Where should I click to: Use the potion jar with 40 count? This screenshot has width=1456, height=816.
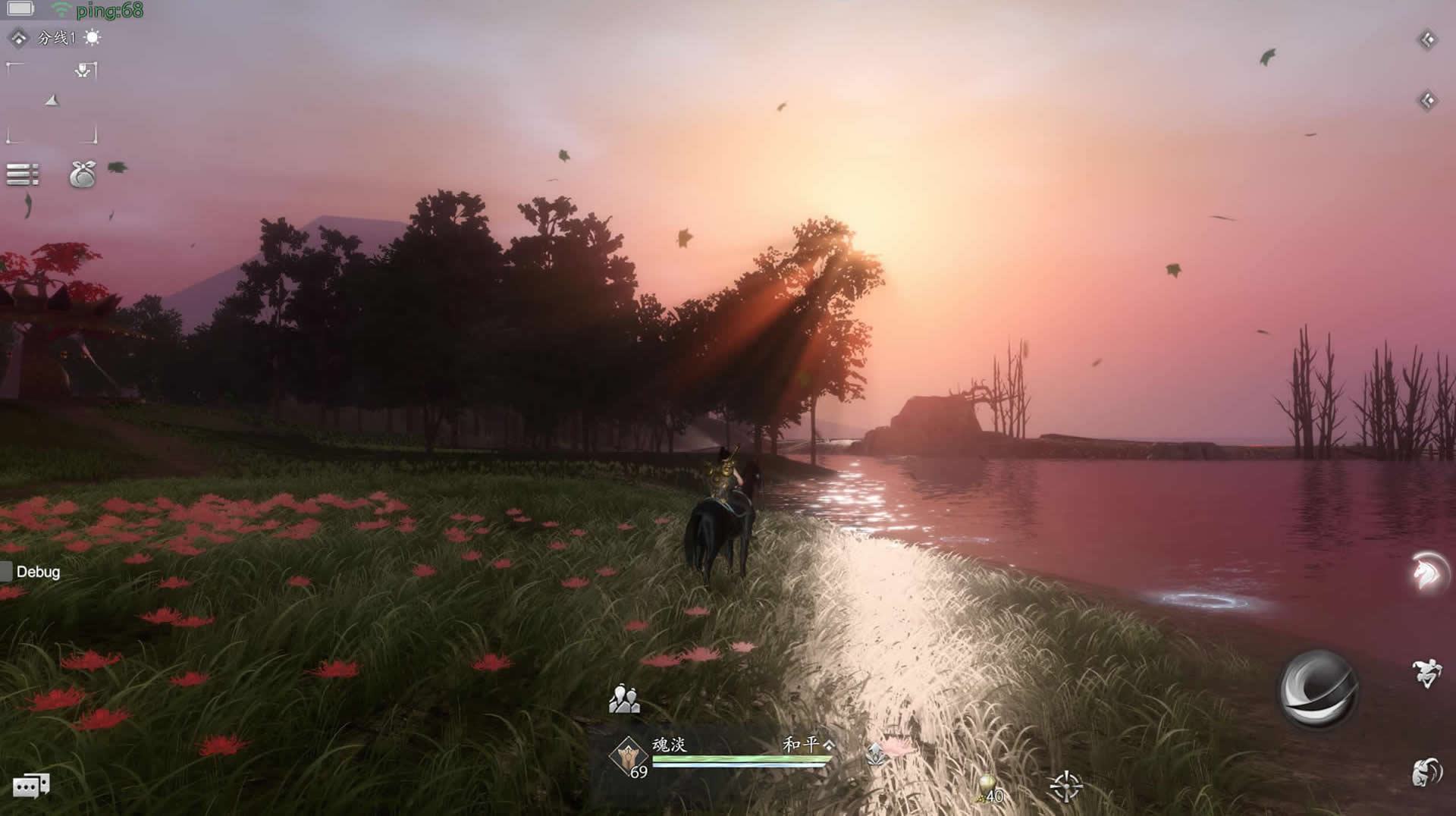(988, 789)
